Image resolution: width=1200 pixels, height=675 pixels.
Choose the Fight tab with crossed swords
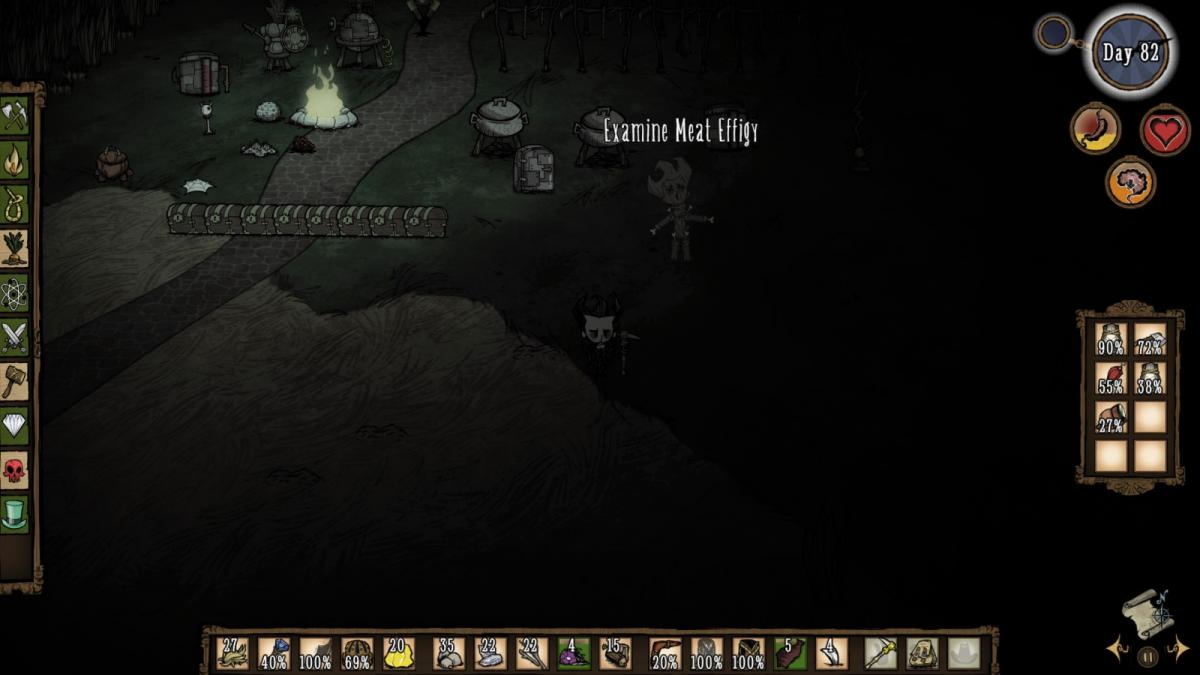point(14,337)
